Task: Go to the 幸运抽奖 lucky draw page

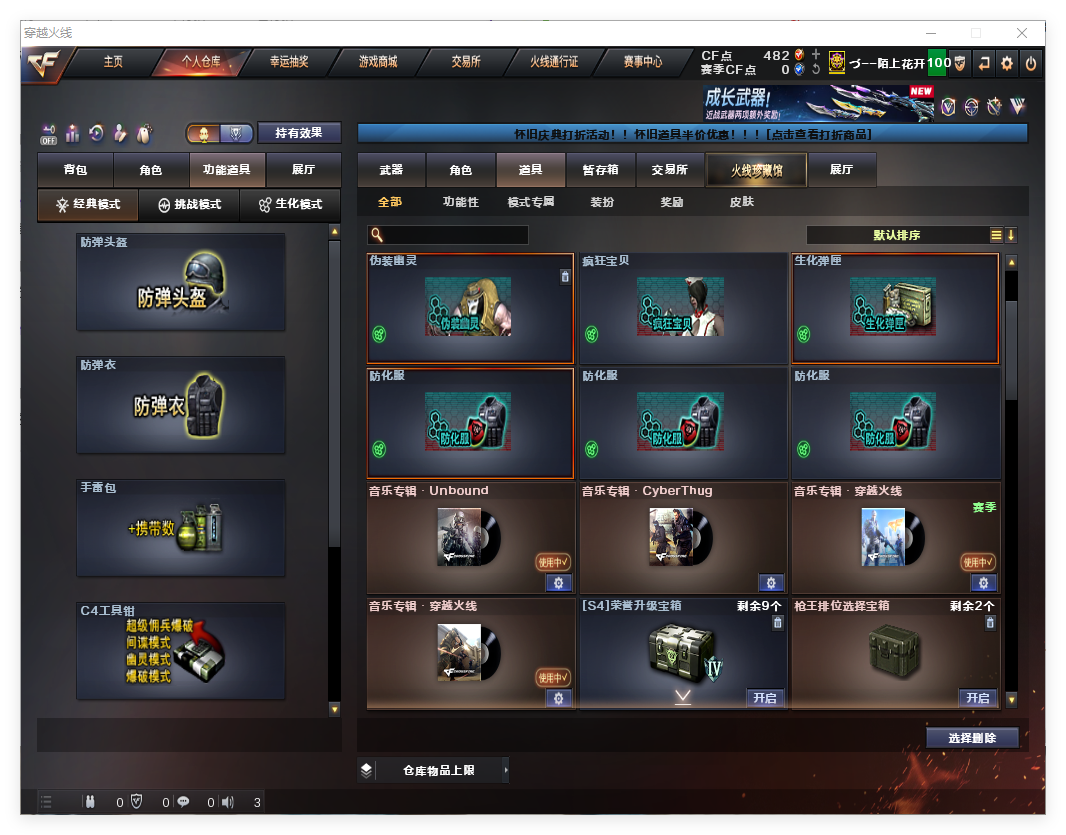Action: point(289,62)
